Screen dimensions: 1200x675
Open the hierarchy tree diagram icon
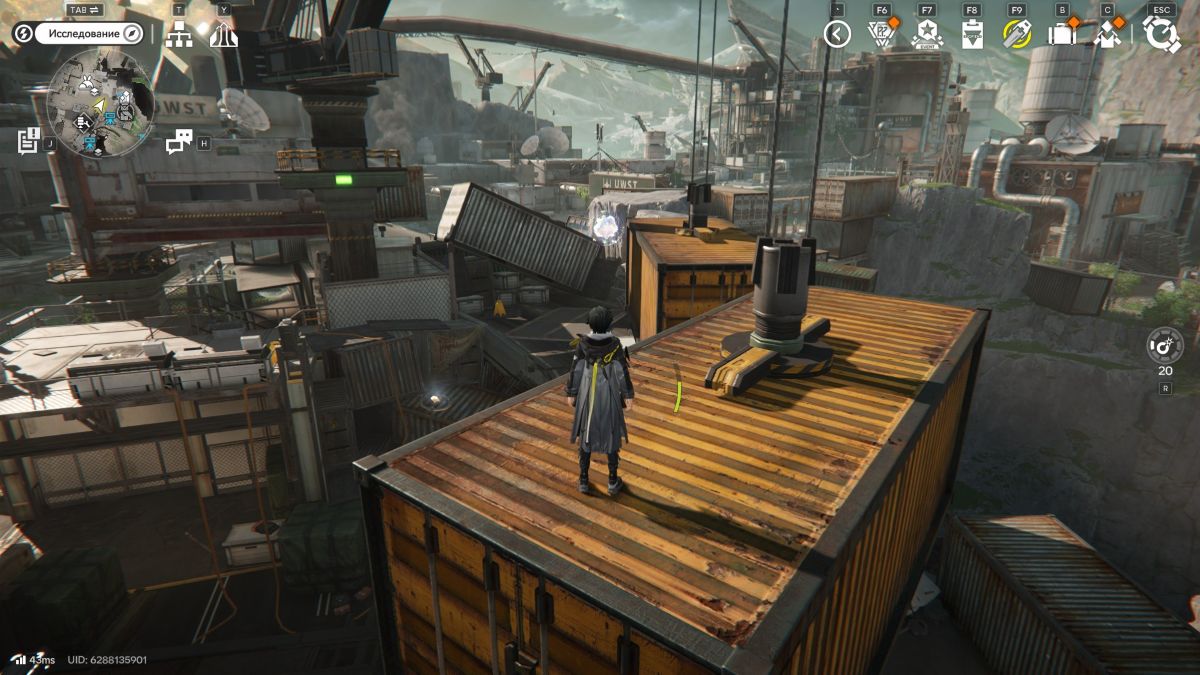(180, 35)
